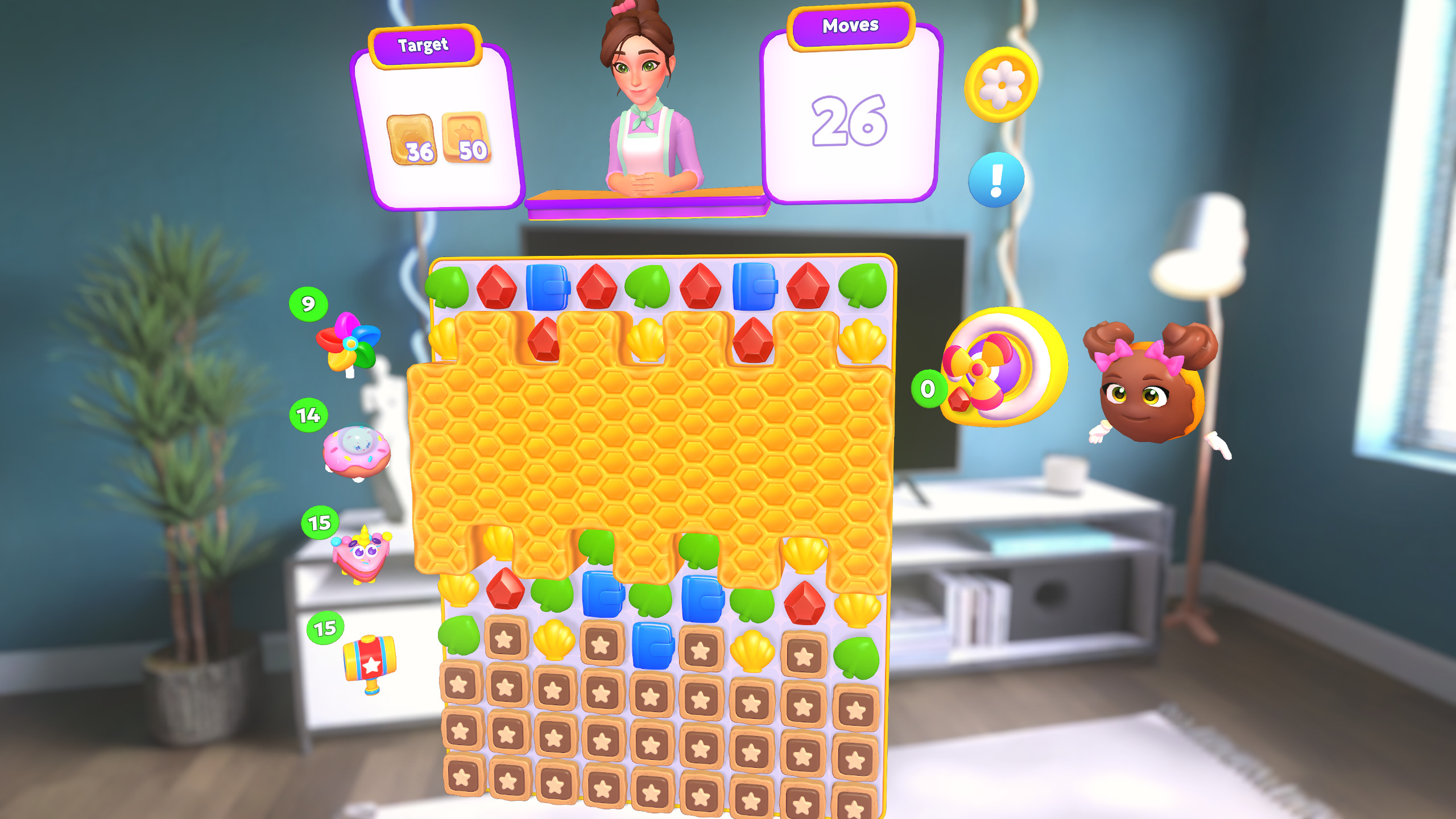Click the yellow flower button
1456x819 pixels.
(1001, 85)
